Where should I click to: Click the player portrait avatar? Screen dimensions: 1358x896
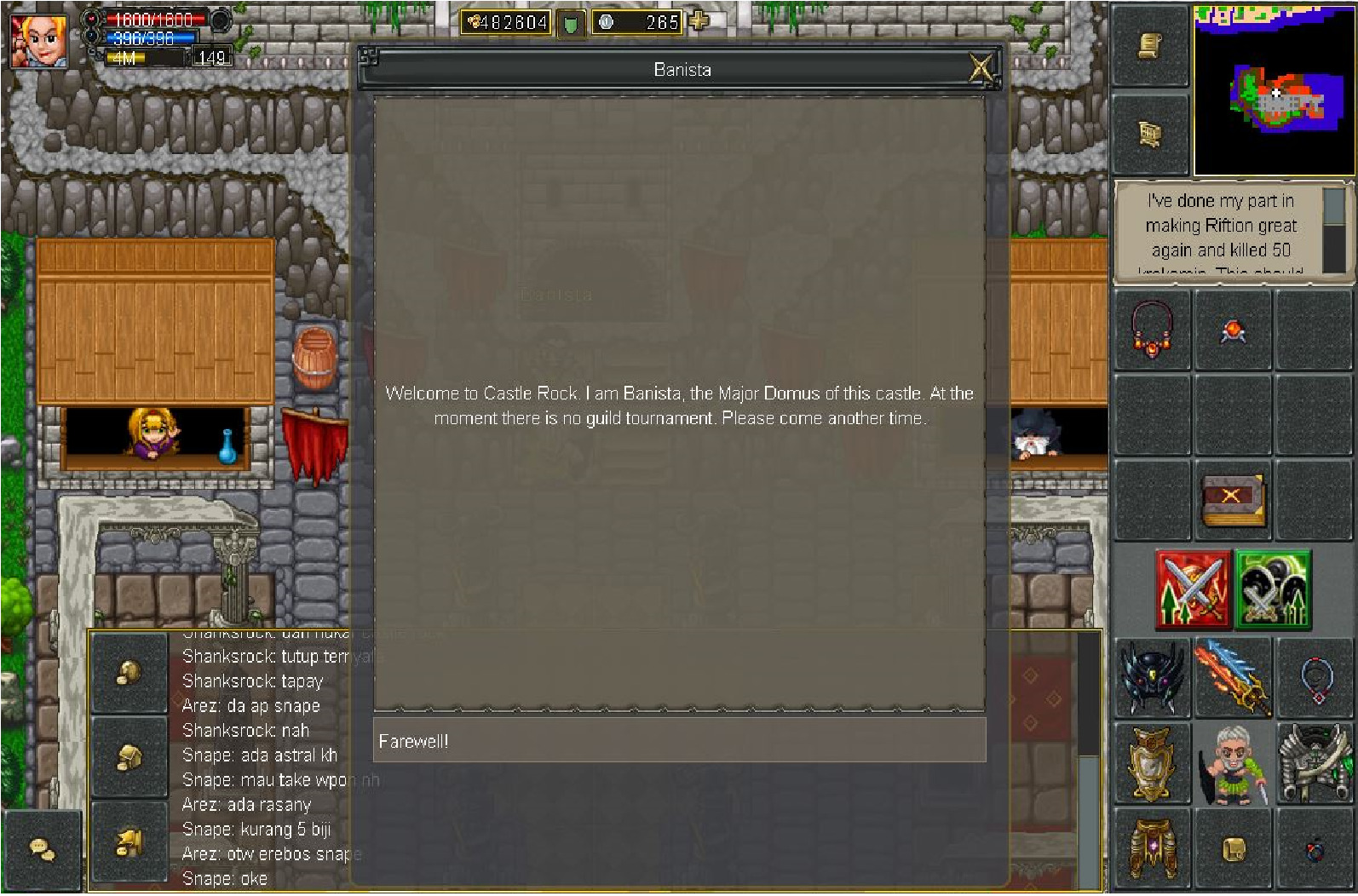pyautogui.click(x=37, y=39)
